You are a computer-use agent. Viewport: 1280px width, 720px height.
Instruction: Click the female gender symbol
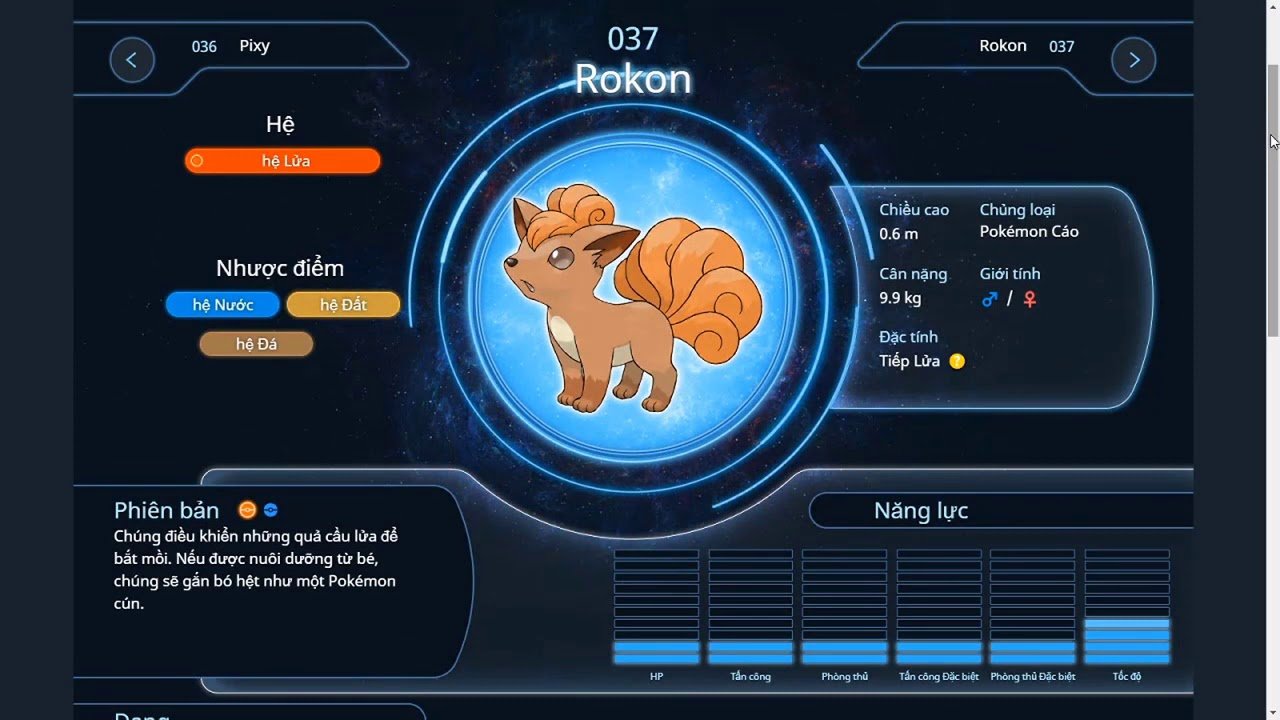click(x=1031, y=298)
